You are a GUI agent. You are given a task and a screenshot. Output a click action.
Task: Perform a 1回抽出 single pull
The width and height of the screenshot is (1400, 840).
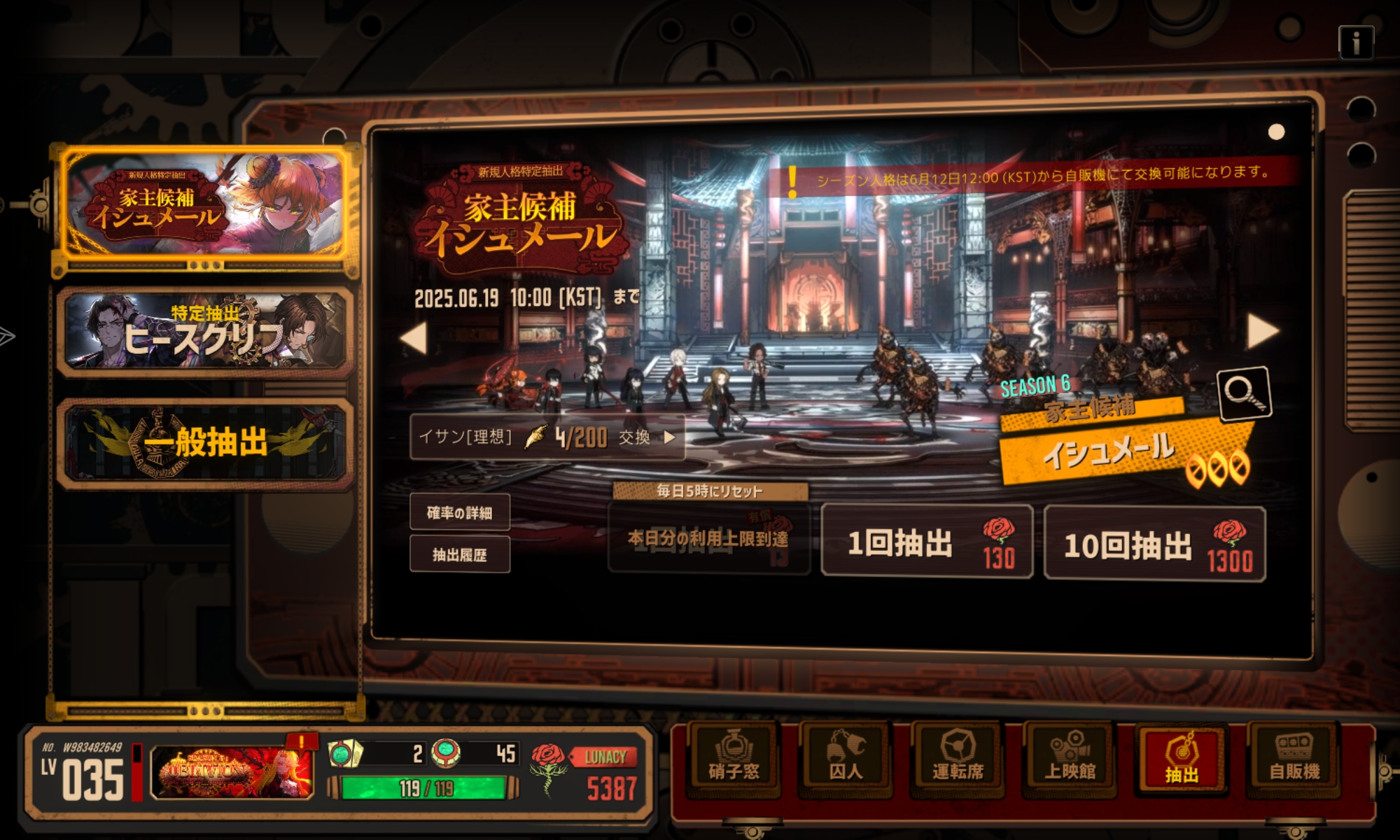click(x=926, y=542)
